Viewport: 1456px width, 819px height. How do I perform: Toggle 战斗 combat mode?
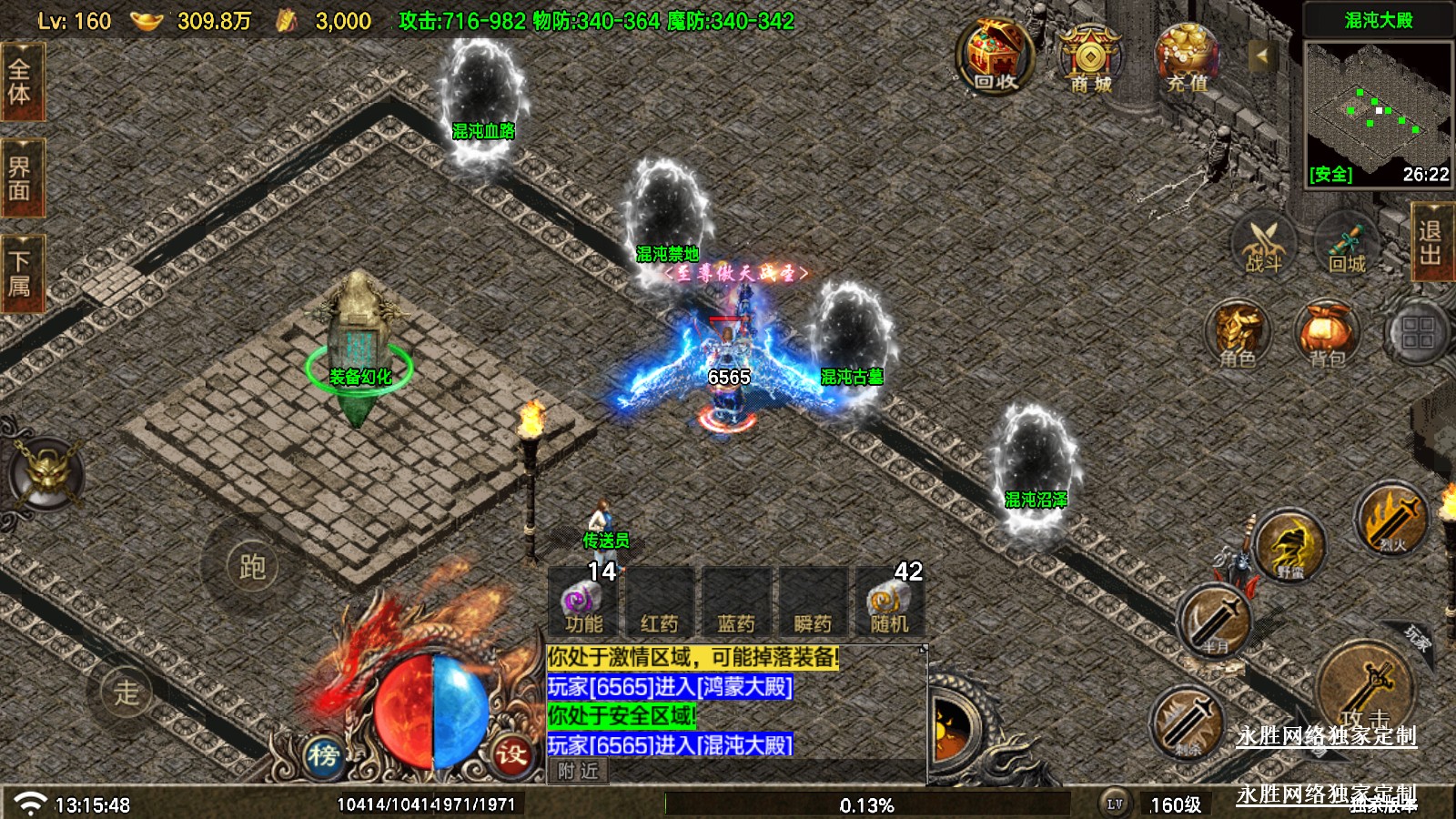1263,244
